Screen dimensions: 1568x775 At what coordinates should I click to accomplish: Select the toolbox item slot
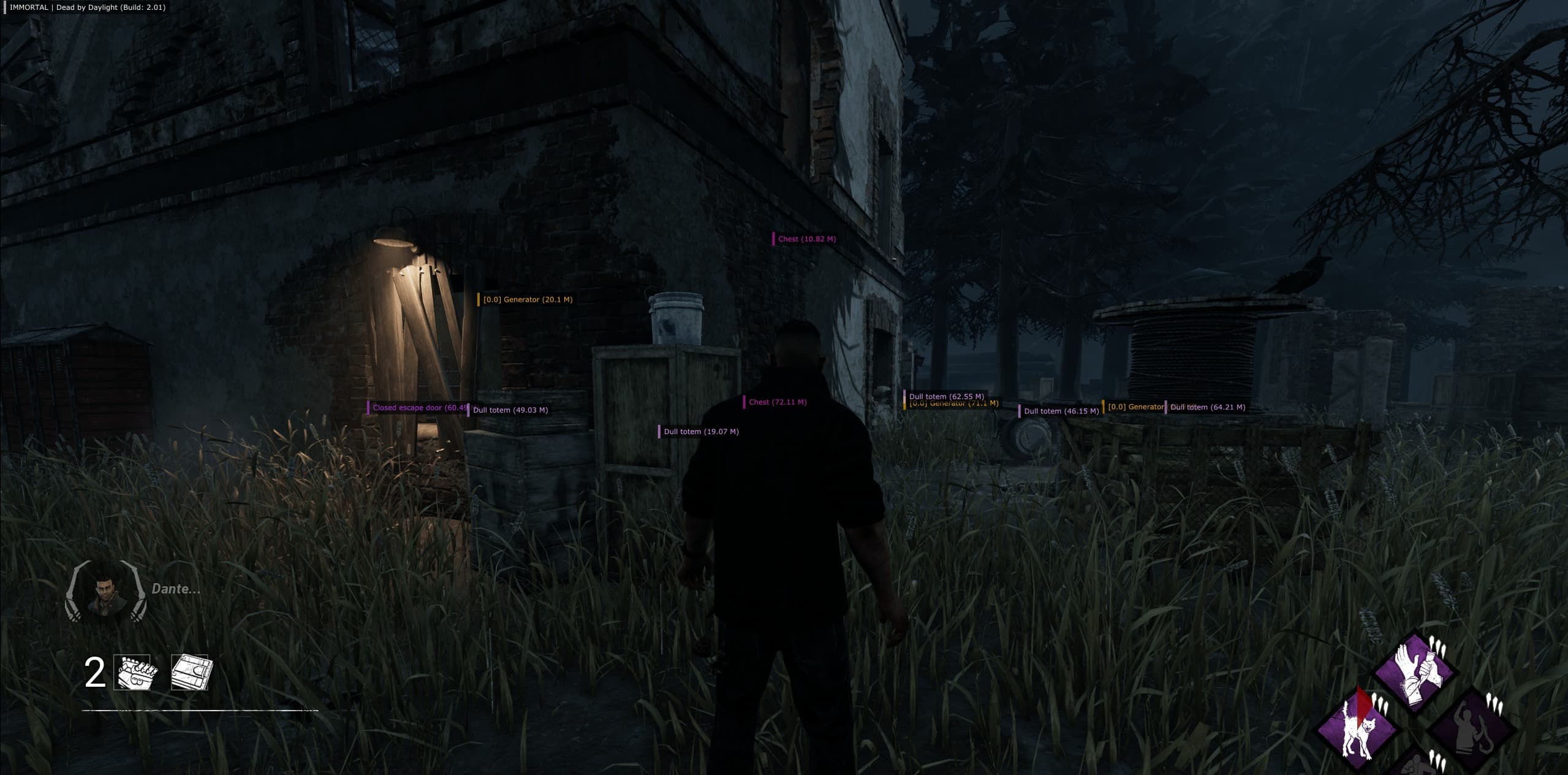pyautogui.click(x=135, y=673)
